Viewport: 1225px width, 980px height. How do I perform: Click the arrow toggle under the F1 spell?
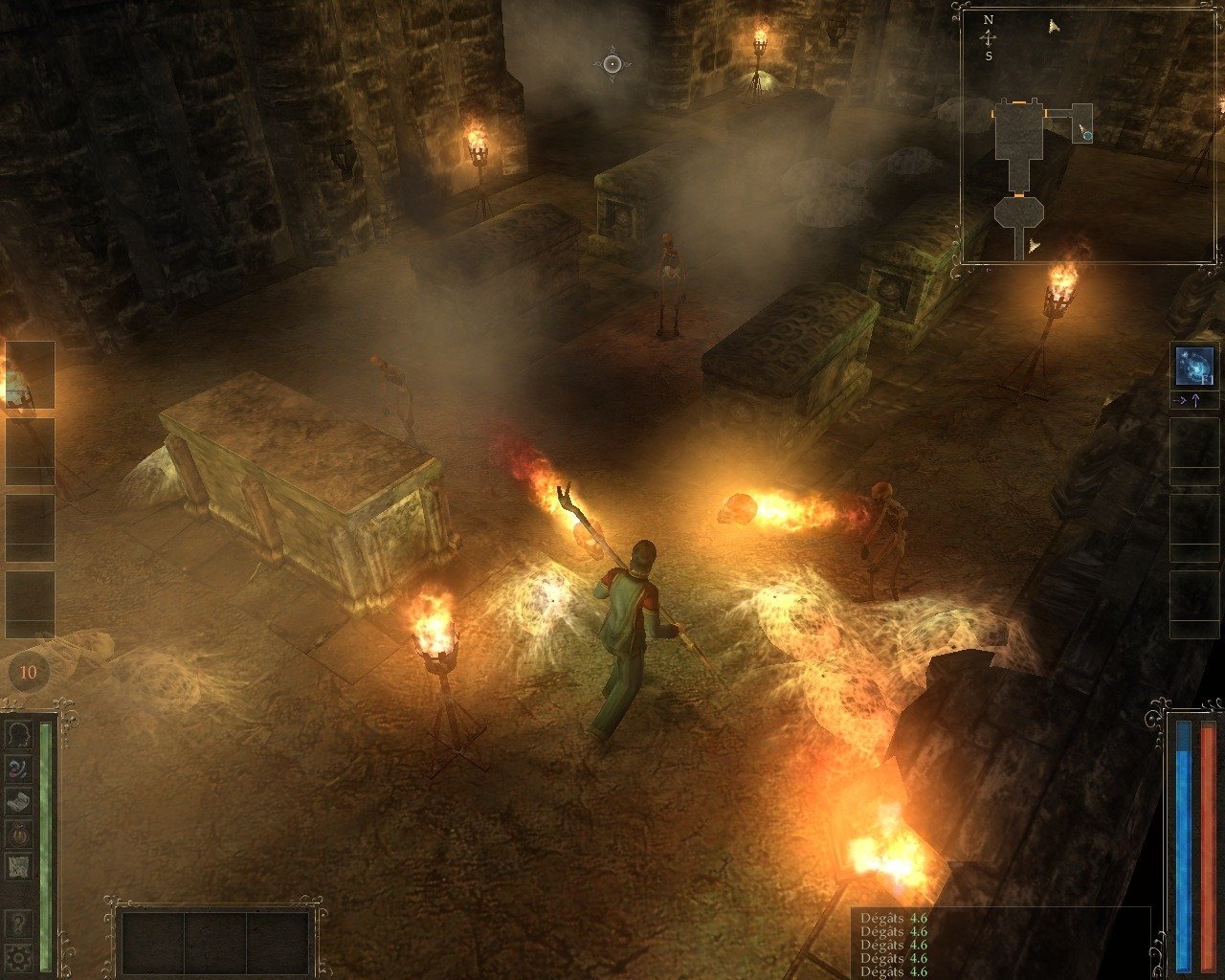pyautogui.click(x=1194, y=401)
